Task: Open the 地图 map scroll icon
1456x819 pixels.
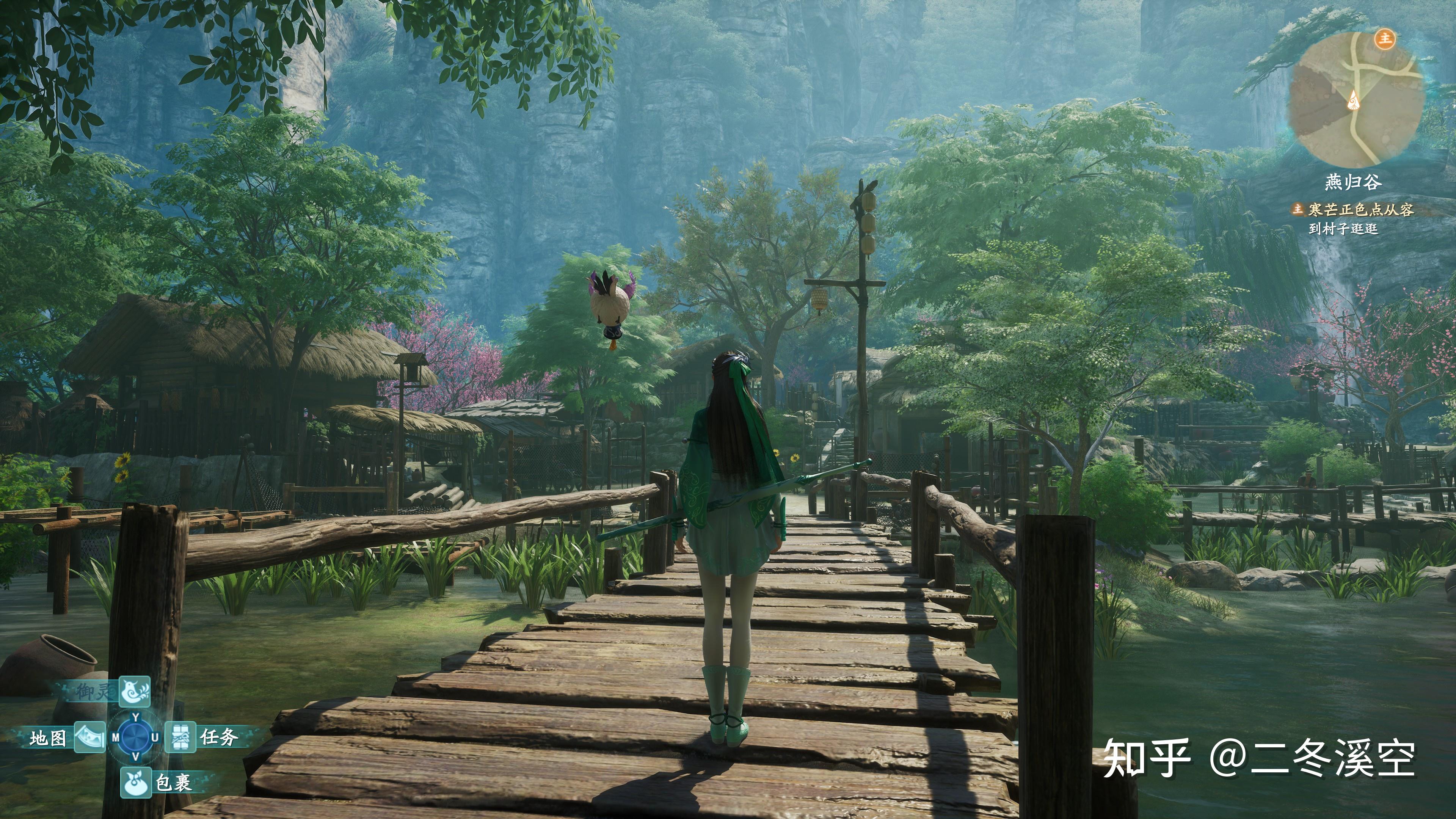Action: pos(91,738)
